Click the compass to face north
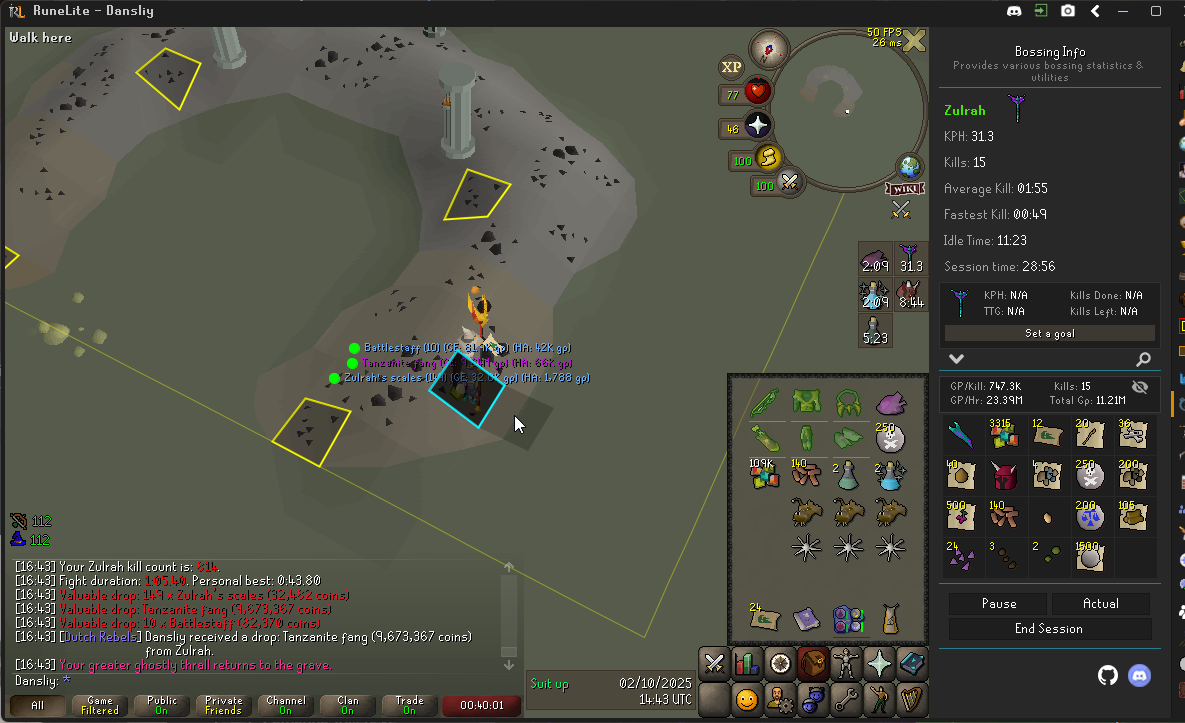1185x723 pixels. (770, 48)
